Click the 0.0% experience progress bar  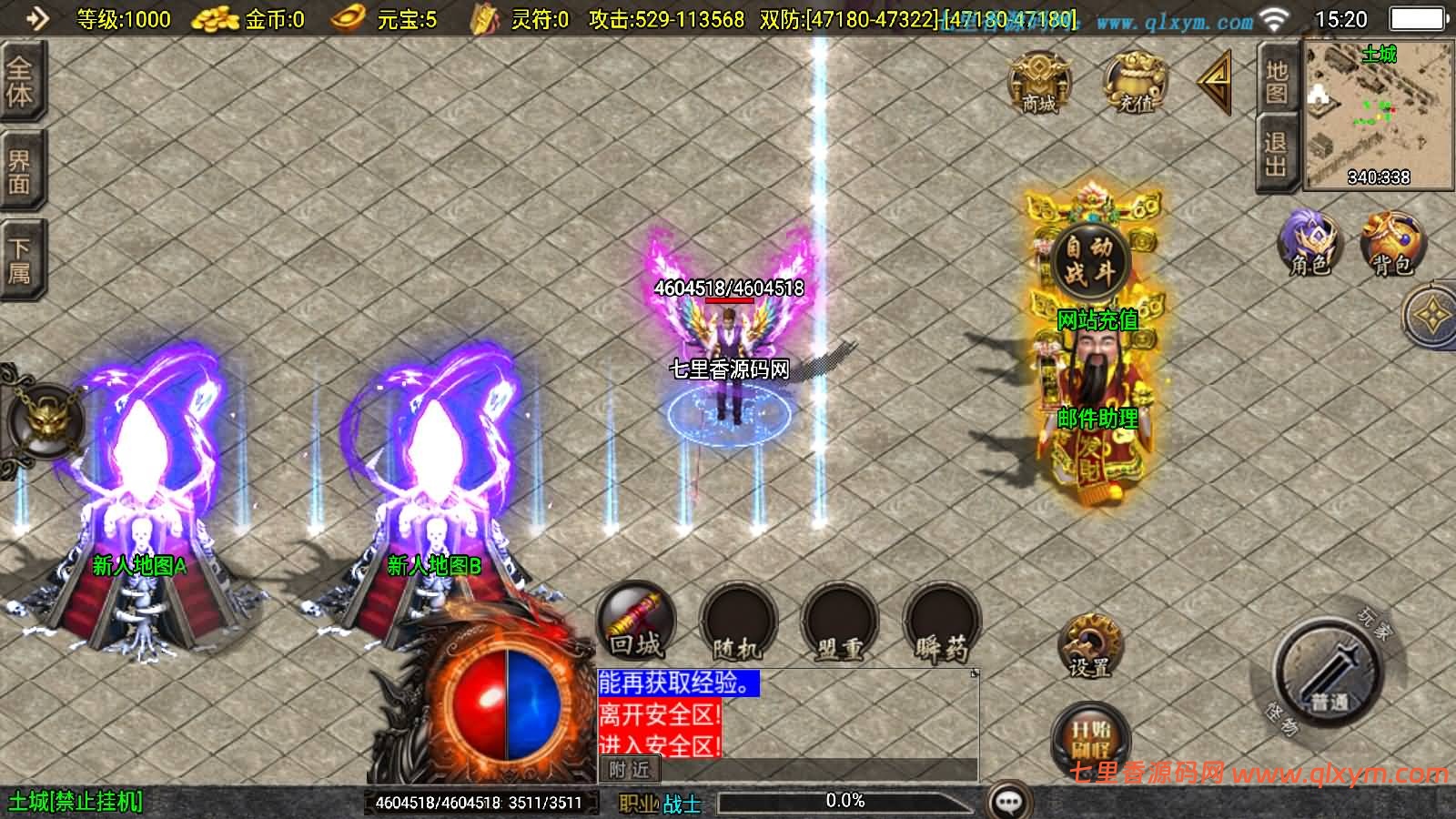pyautogui.click(x=846, y=802)
